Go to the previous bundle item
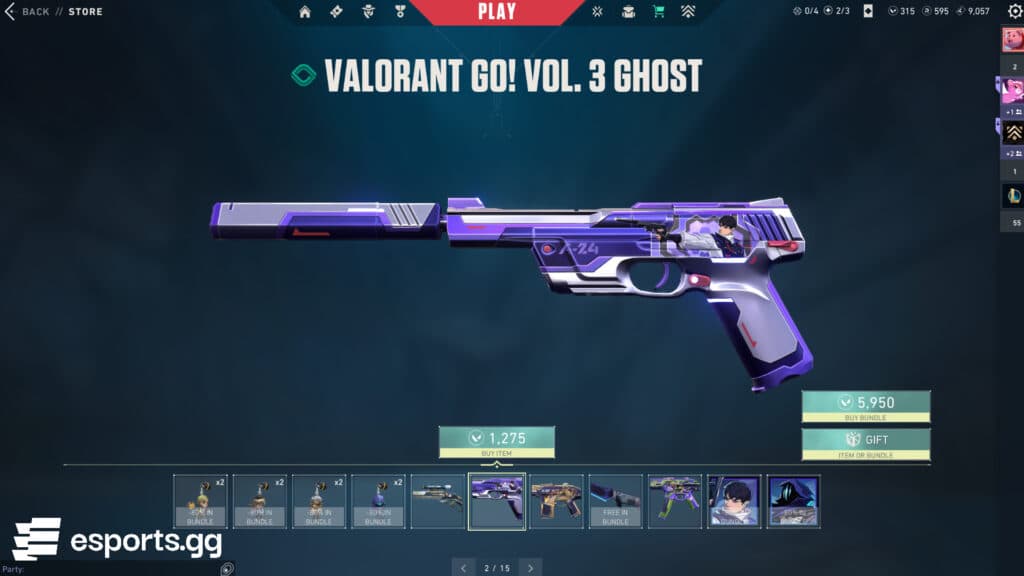 [463, 567]
